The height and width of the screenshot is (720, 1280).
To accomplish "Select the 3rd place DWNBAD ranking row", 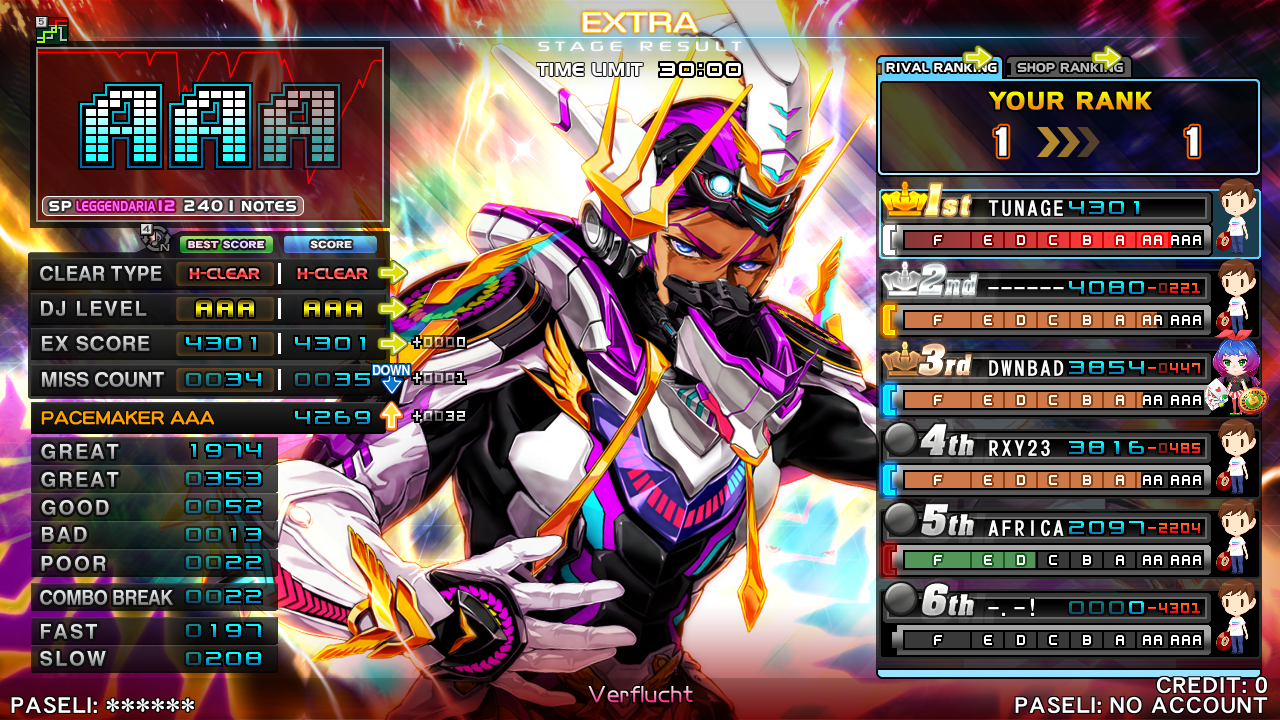I will [x=1045, y=383].
